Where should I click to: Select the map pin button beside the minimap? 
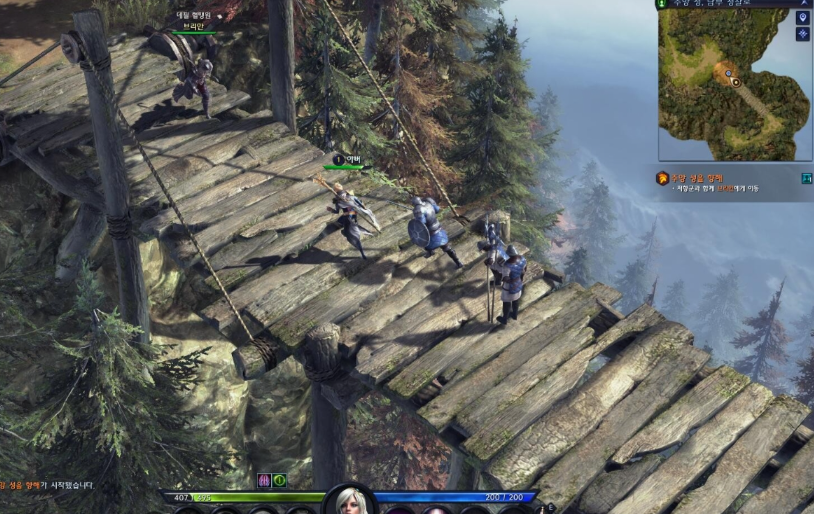[x=803, y=18]
